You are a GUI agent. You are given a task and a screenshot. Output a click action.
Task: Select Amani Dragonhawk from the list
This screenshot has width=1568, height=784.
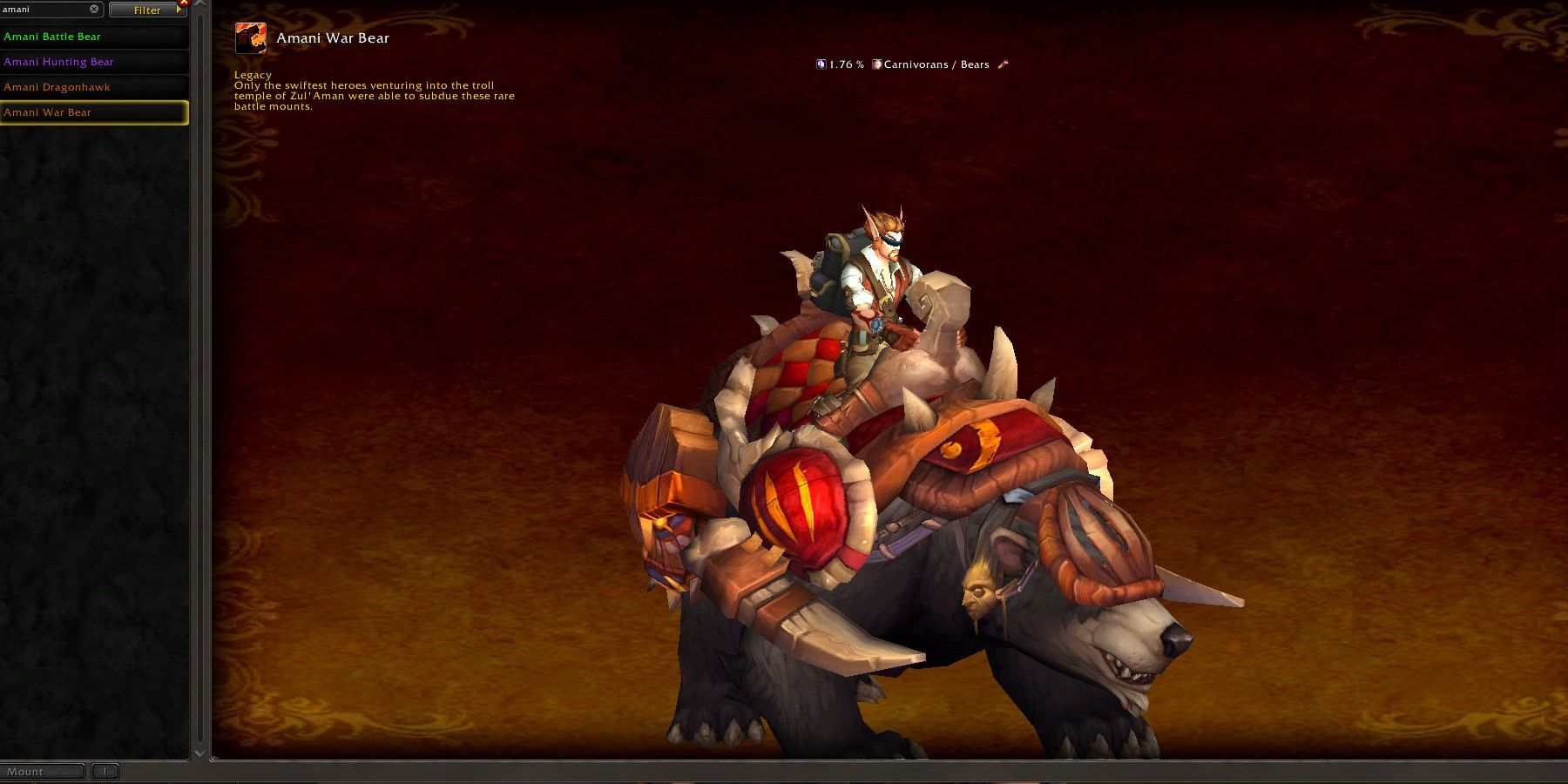click(57, 86)
